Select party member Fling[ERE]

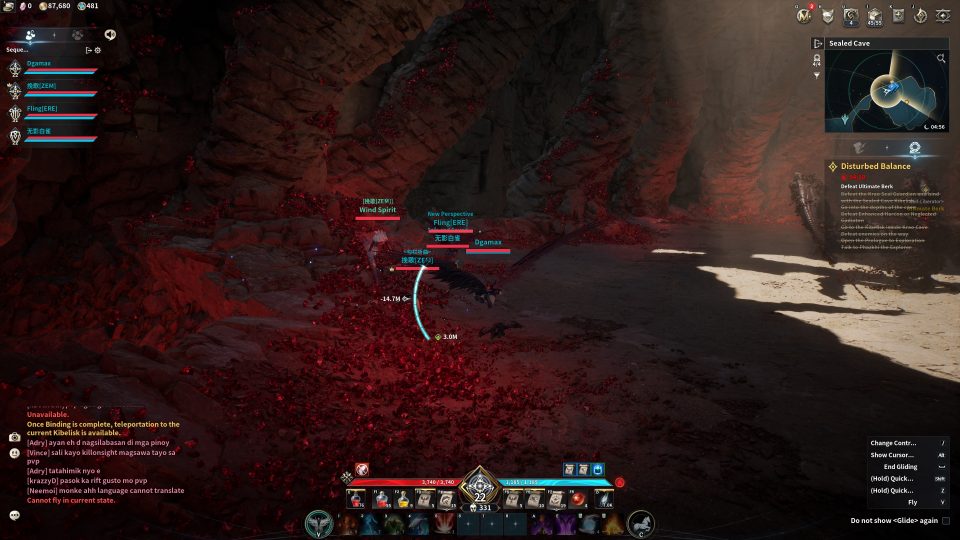coord(42,108)
